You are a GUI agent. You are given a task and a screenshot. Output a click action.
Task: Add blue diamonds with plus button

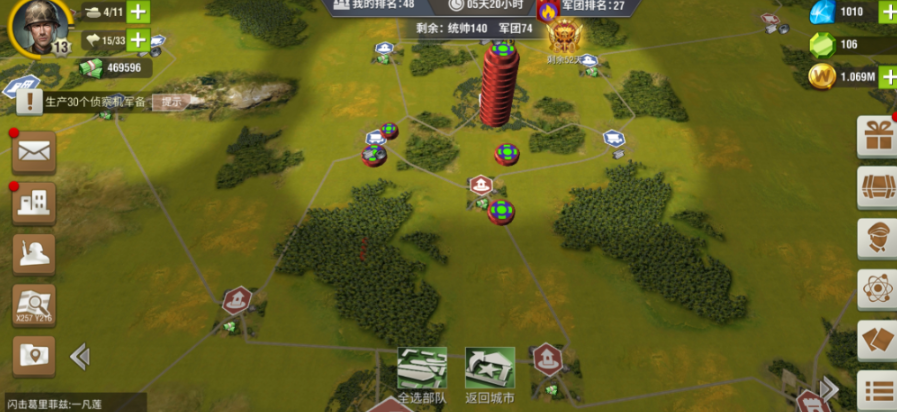888,12
